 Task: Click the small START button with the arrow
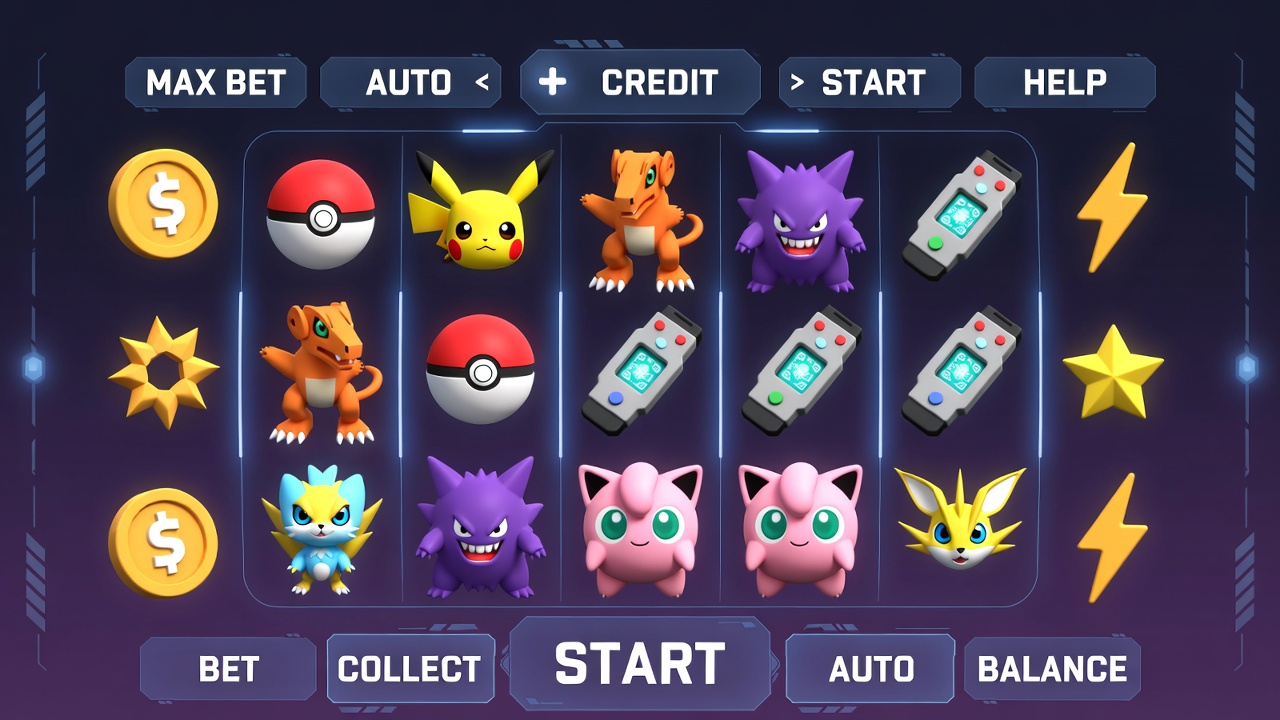(869, 83)
